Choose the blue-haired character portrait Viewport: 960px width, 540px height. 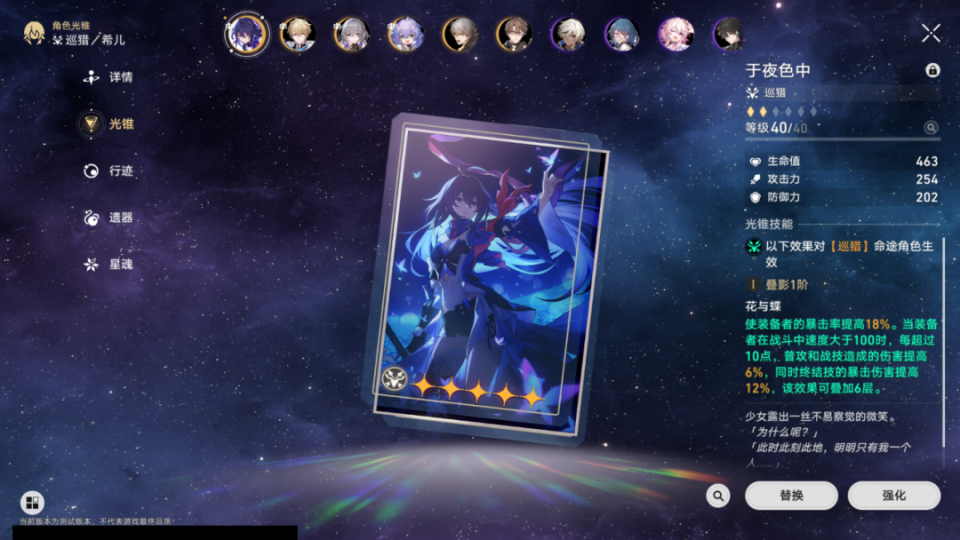(622, 34)
